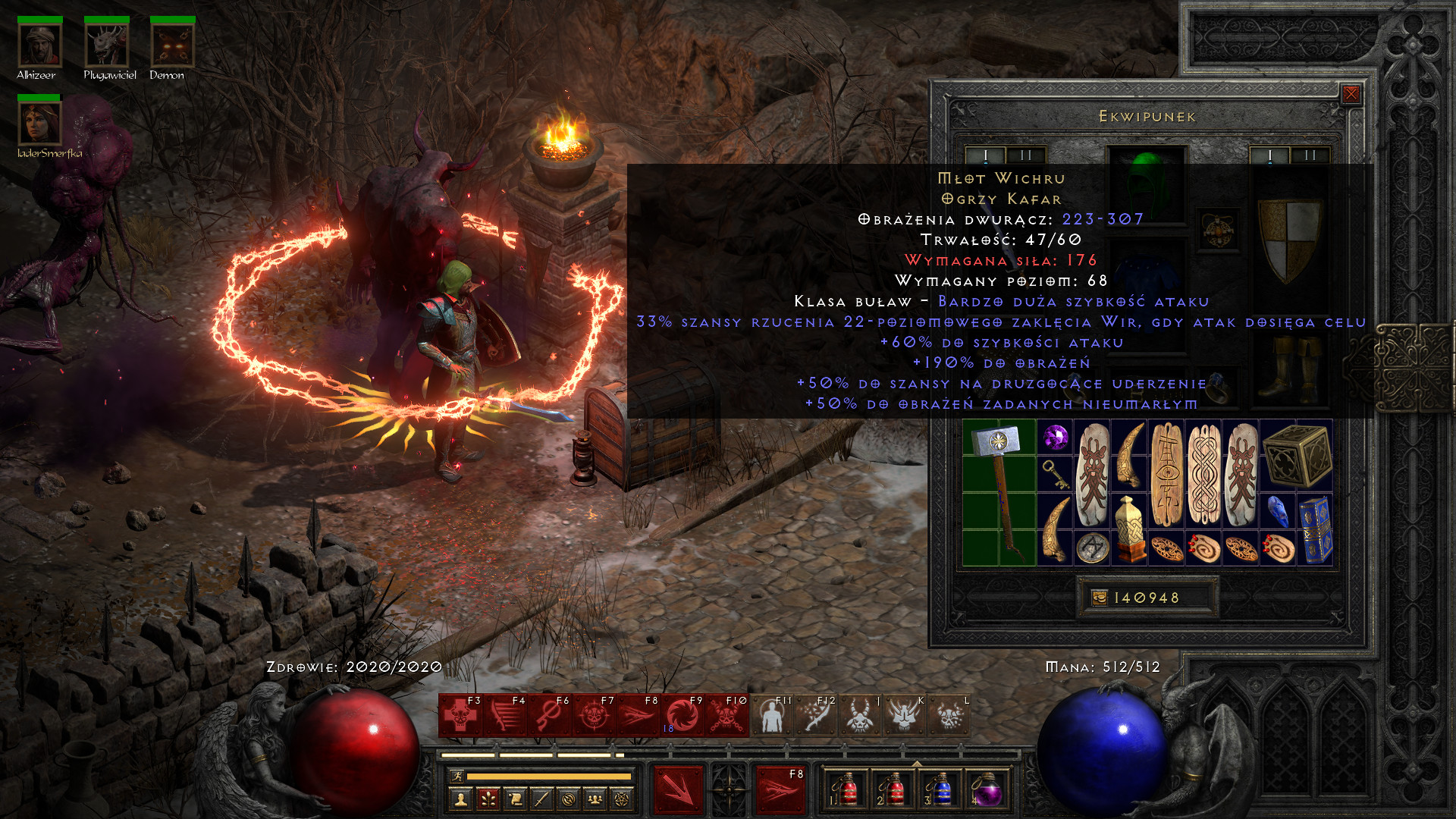
Task: Select the Alhizeer party portrait
Action: tap(39, 45)
